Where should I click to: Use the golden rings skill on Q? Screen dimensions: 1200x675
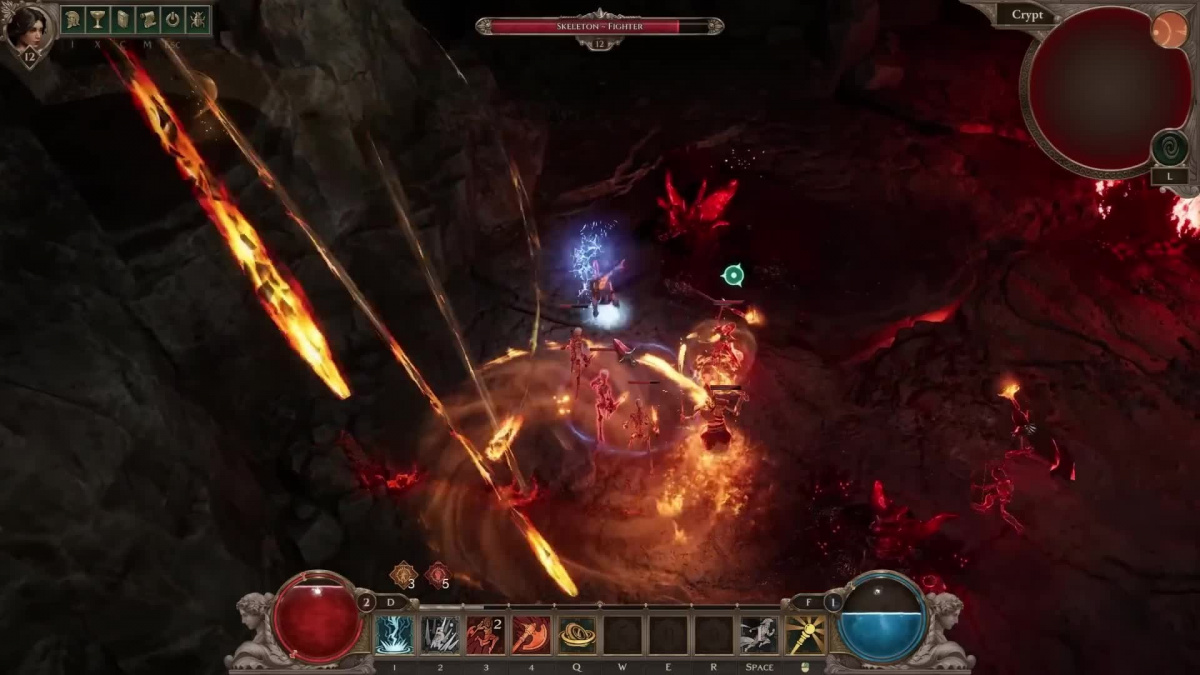pyautogui.click(x=577, y=635)
